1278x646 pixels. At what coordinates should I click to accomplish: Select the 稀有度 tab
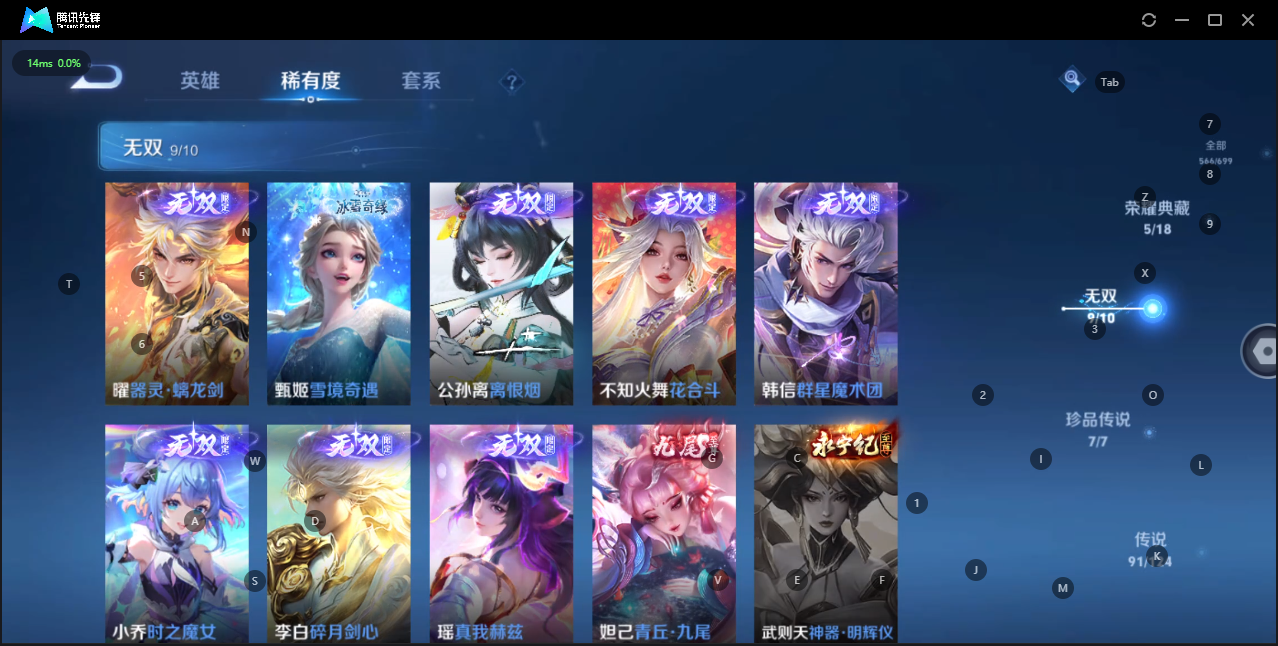310,81
